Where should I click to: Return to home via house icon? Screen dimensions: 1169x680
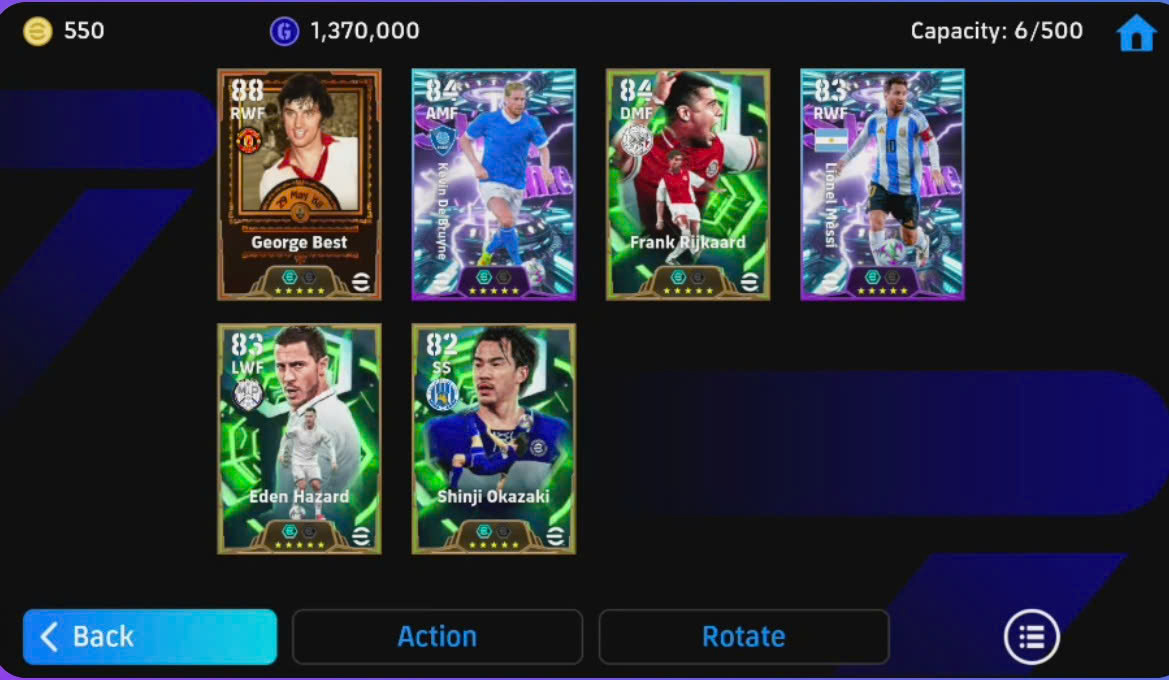(1136, 33)
